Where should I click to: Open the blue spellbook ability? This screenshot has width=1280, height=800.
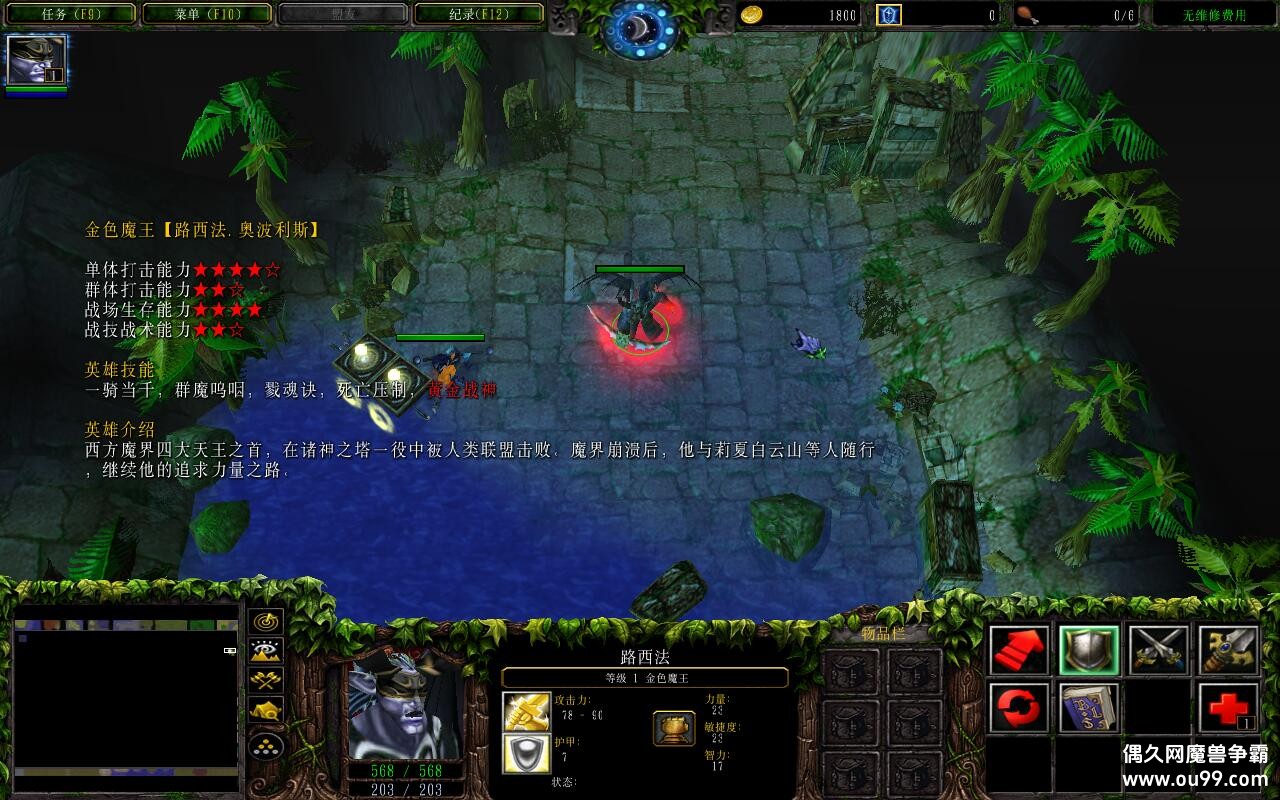tap(1089, 708)
